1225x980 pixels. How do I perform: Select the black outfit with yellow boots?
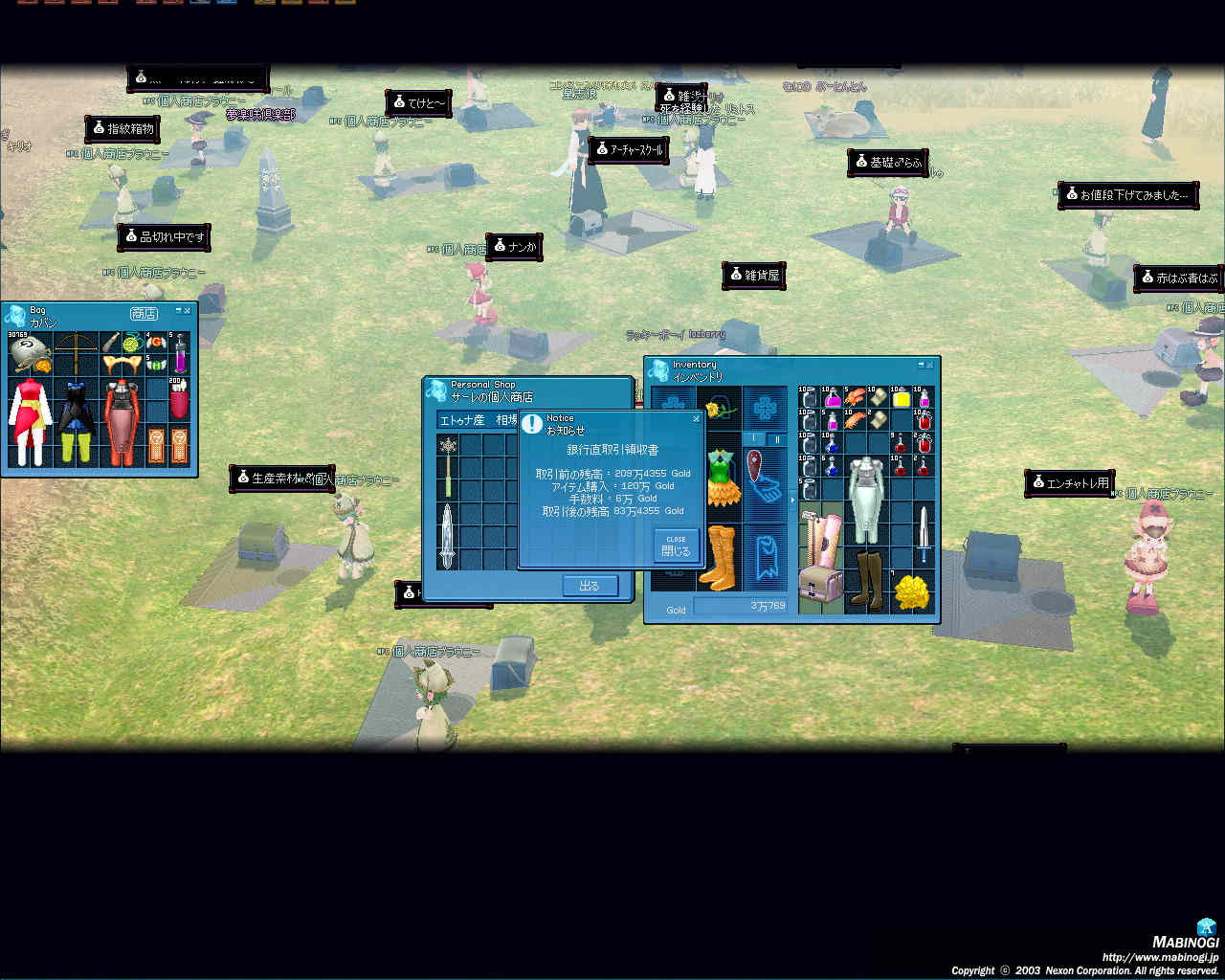click(x=76, y=421)
